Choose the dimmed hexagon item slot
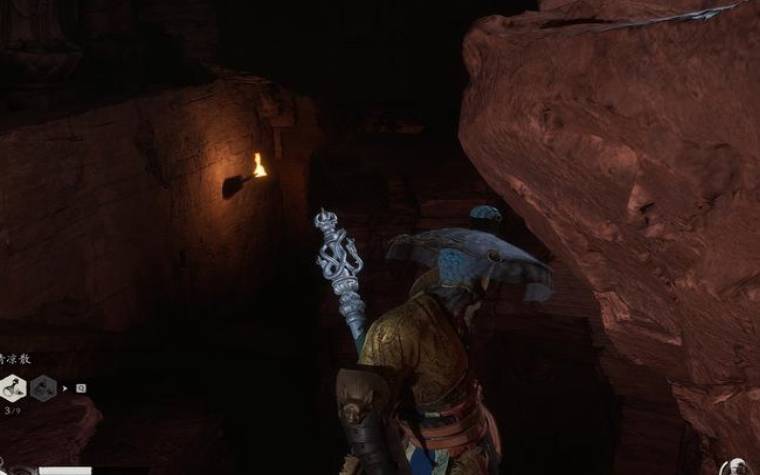This screenshot has height=475, width=760. (43, 387)
